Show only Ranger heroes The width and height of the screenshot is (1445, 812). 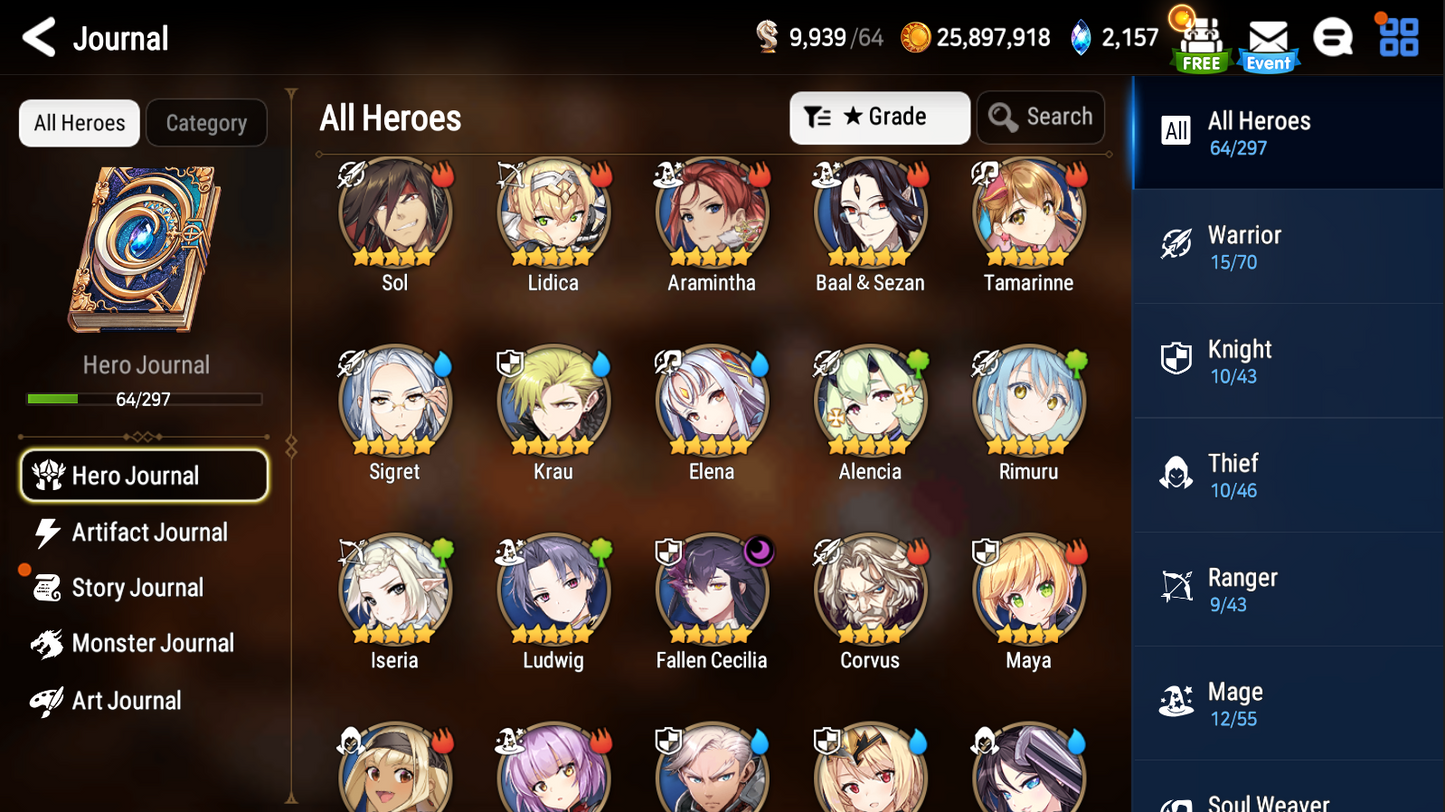(1287, 588)
